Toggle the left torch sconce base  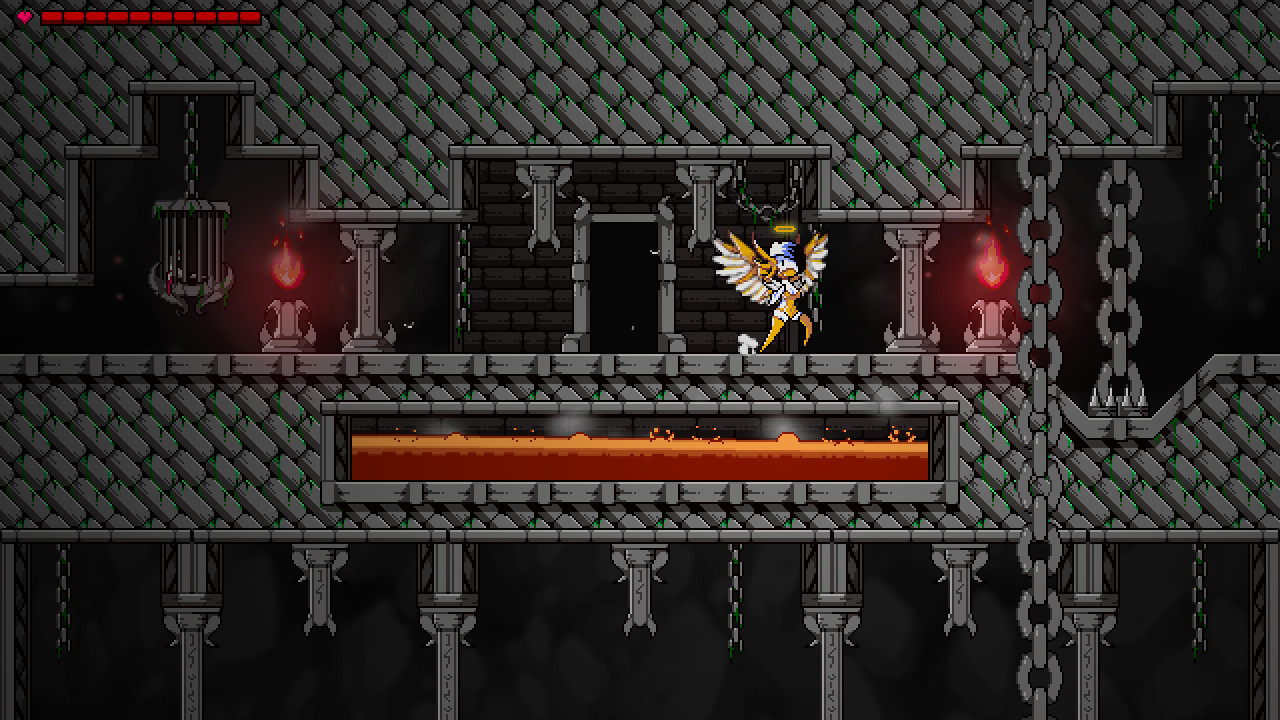pyautogui.click(x=287, y=320)
